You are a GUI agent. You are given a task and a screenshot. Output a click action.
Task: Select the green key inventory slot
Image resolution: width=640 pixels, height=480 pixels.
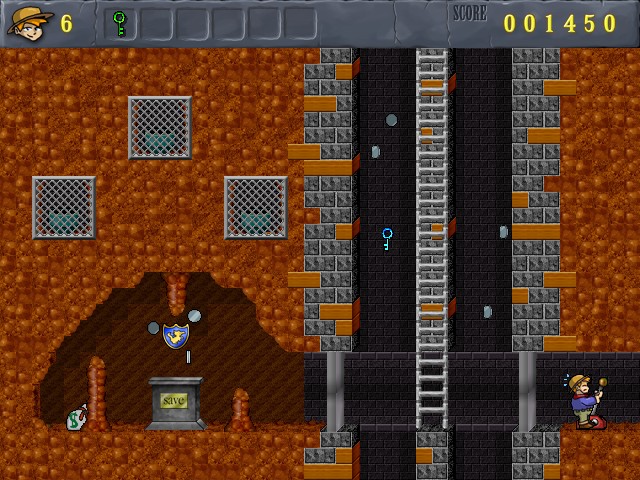coord(120,23)
